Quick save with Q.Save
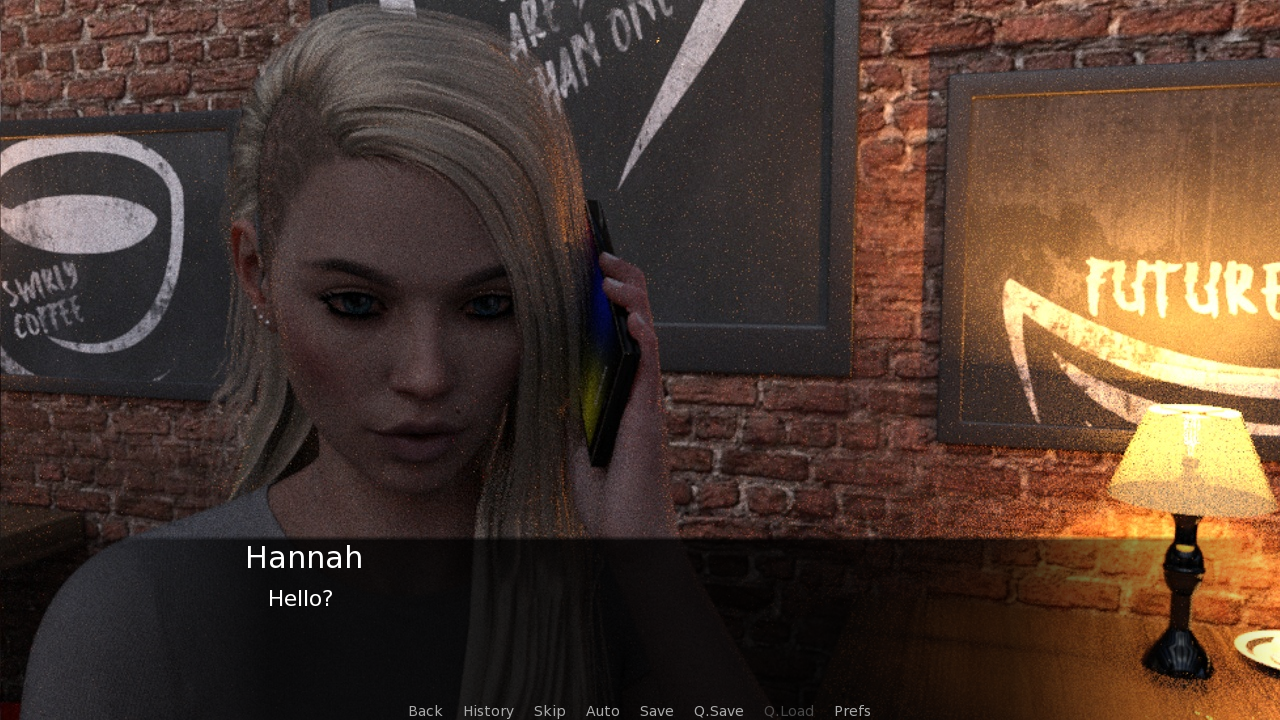The width and height of the screenshot is (1280, 720). [x=718, y=711]
